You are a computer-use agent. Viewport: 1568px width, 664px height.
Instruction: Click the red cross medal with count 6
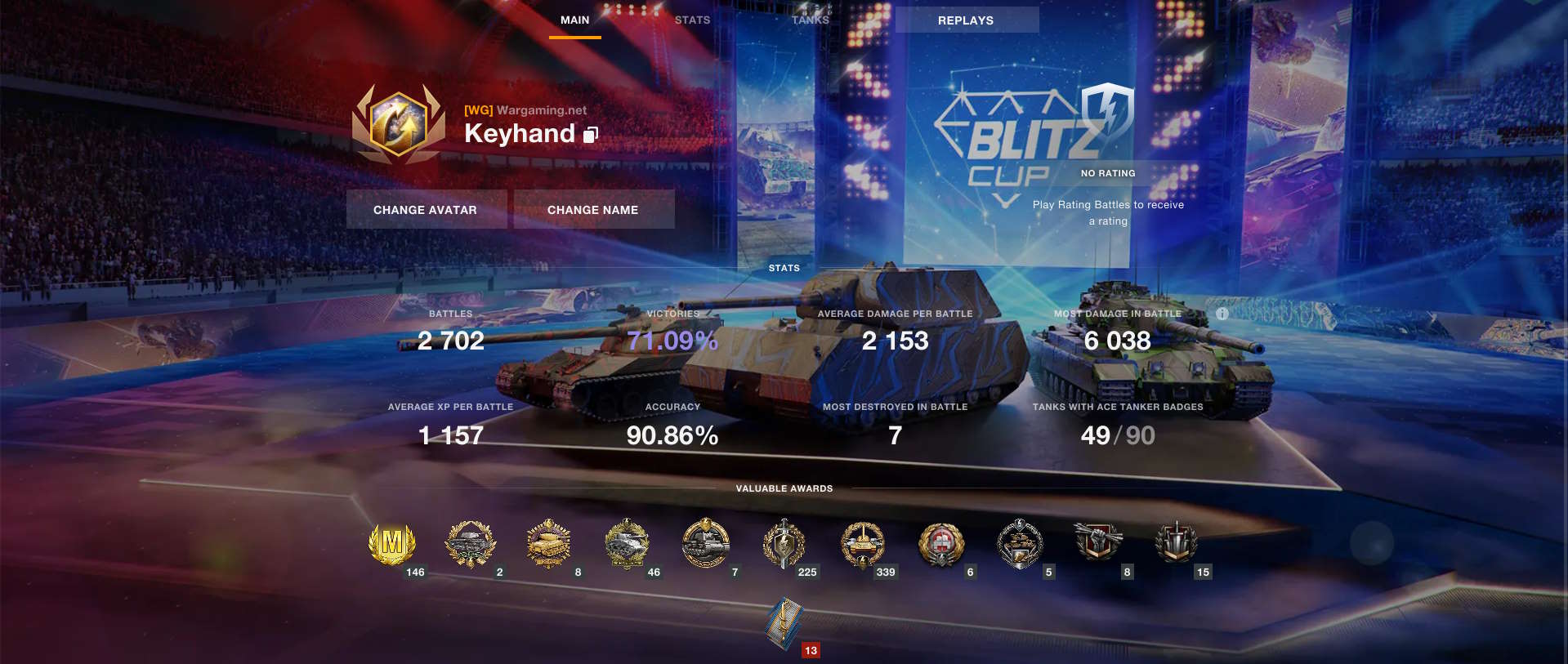pos(941,543)
